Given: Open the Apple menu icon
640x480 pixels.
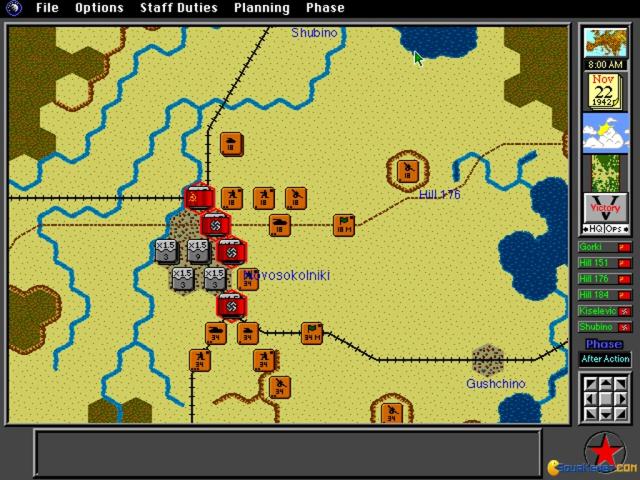Looking at the screenshot, I should [14, 8].
